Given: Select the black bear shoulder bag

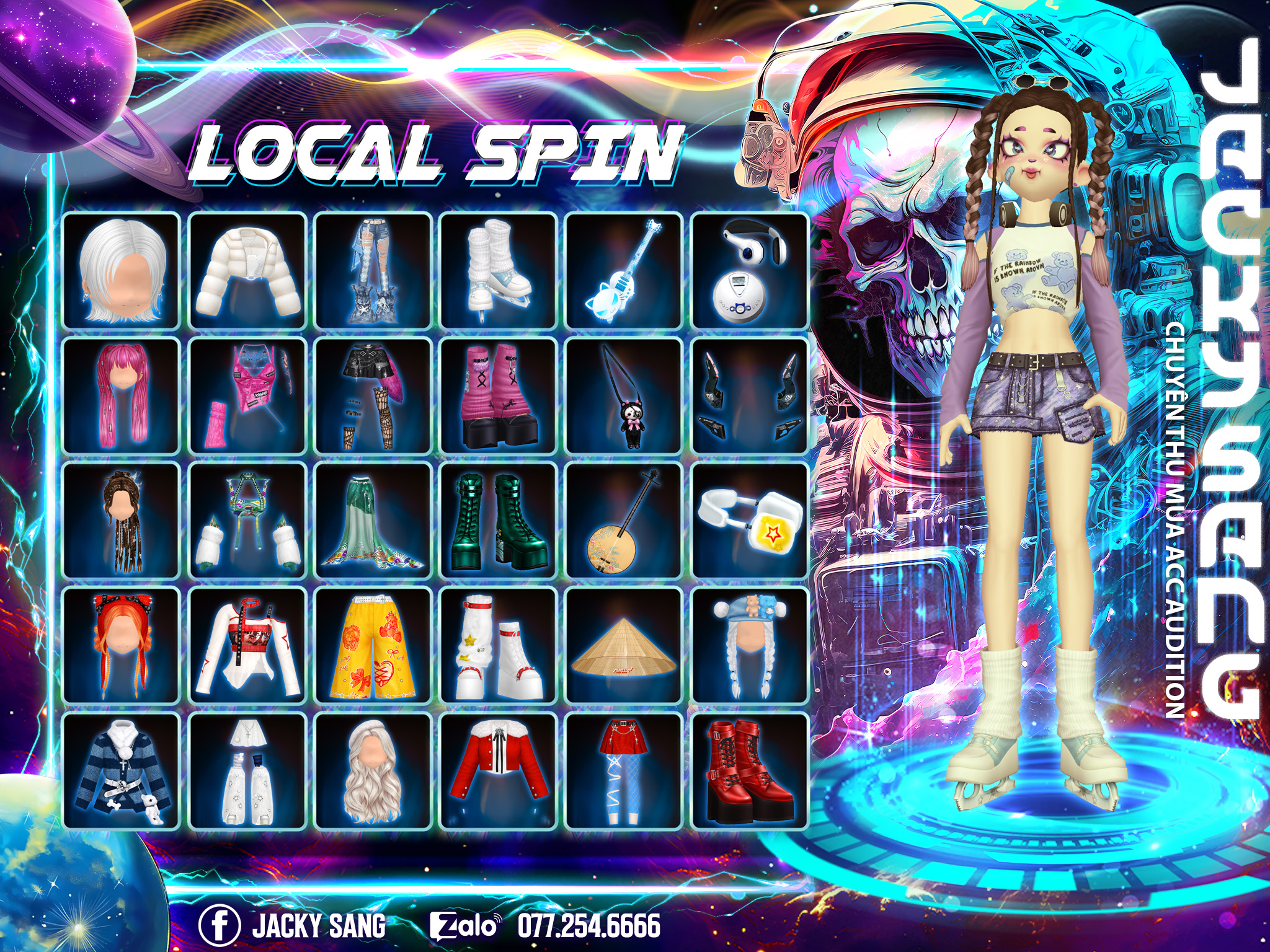Looking at the screenshot, I should [x=624, y=396].
